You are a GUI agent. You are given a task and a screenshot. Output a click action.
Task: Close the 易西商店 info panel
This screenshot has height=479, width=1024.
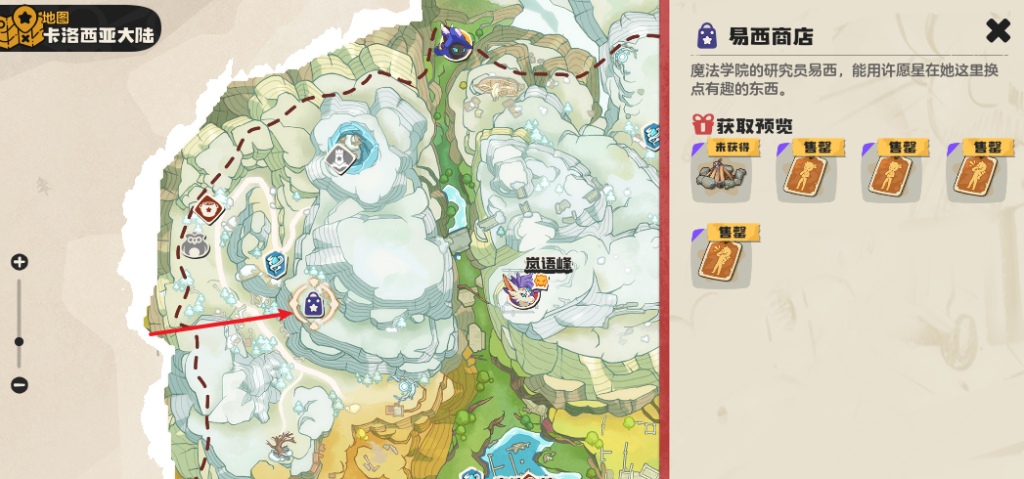click(998, 31)
